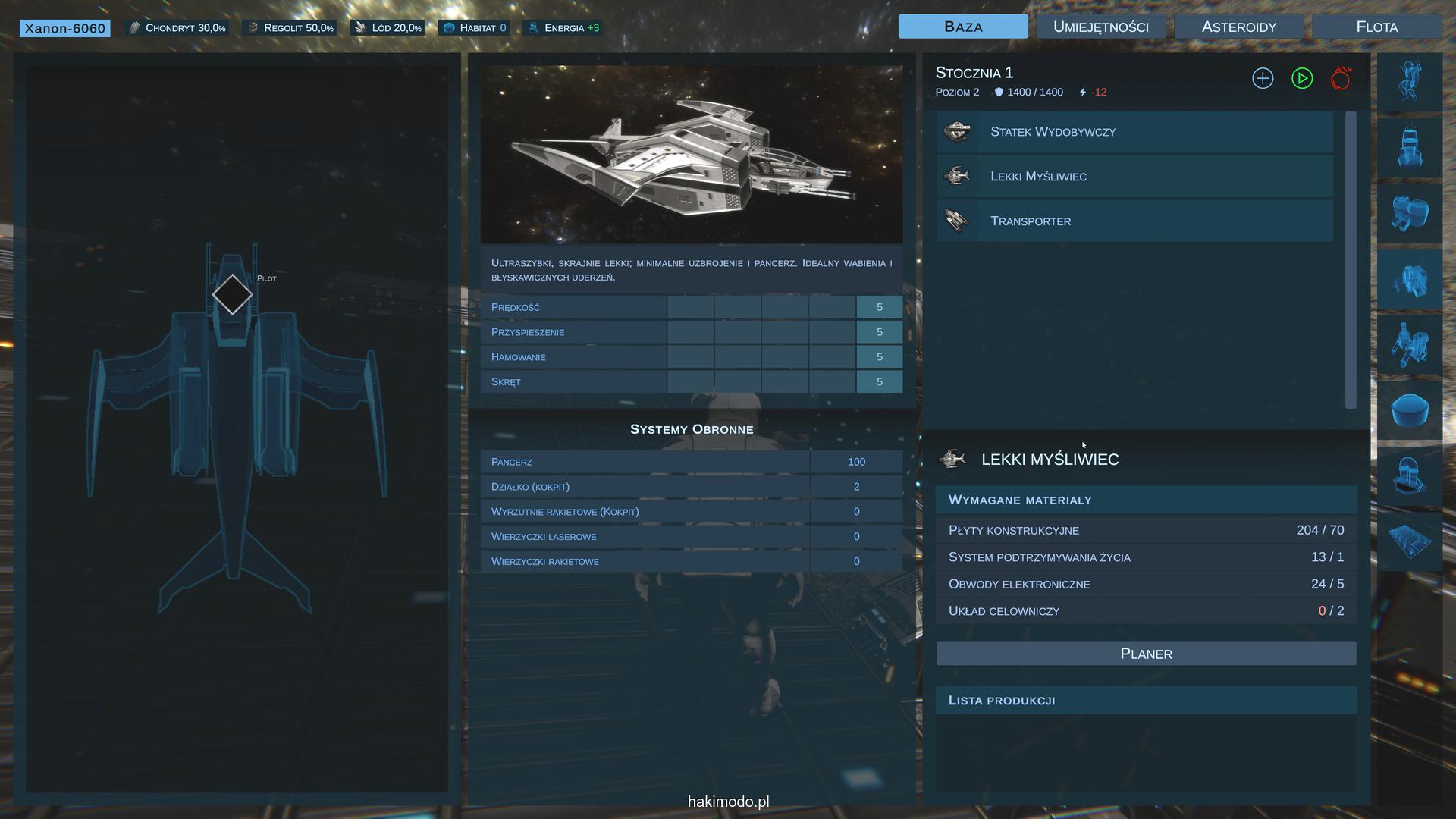Screen dimensions: 1456x819
Task: Switch to the Baza tab
Action: 963,27
